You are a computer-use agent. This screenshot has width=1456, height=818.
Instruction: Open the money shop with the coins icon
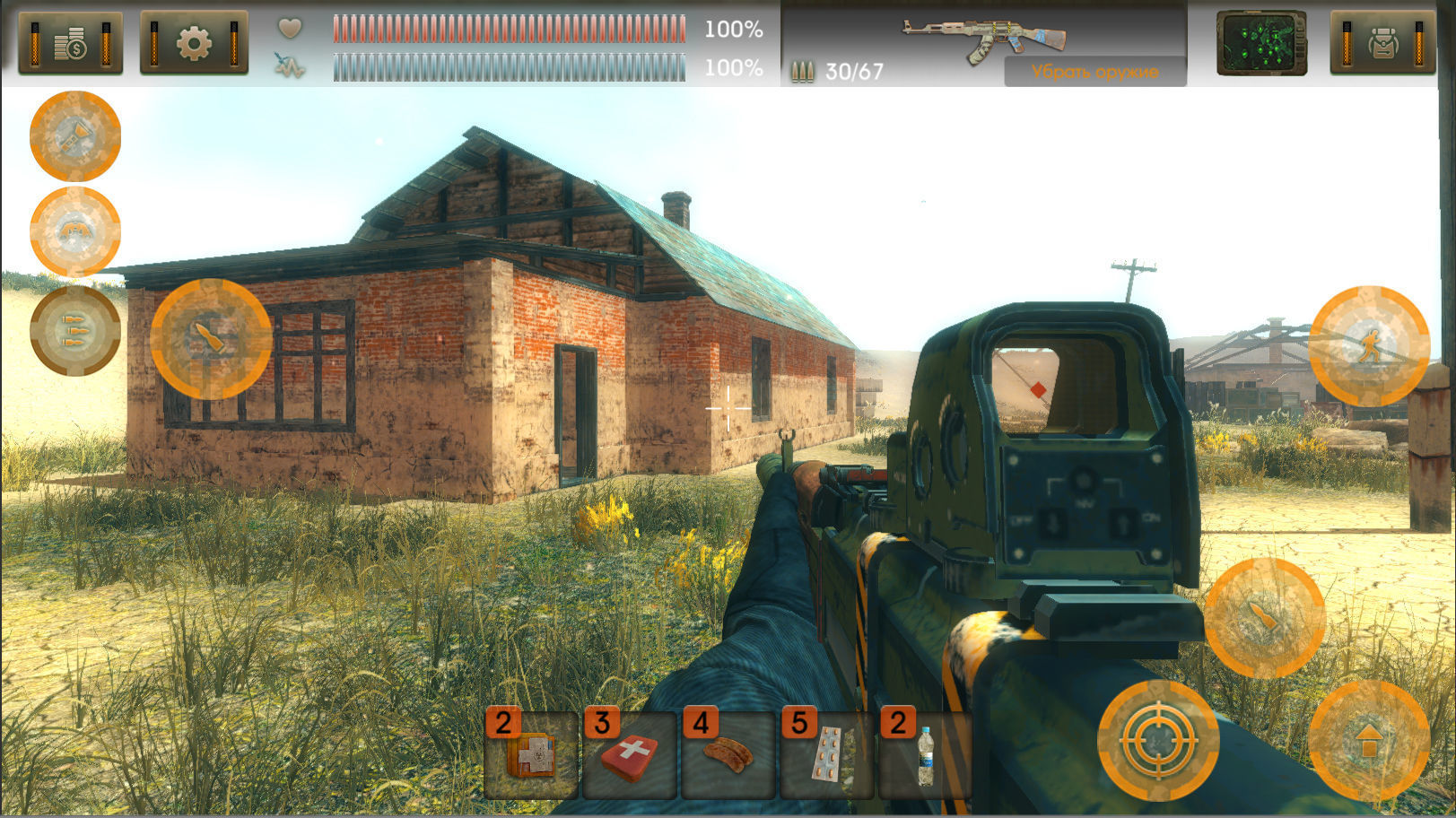[70, 43]
